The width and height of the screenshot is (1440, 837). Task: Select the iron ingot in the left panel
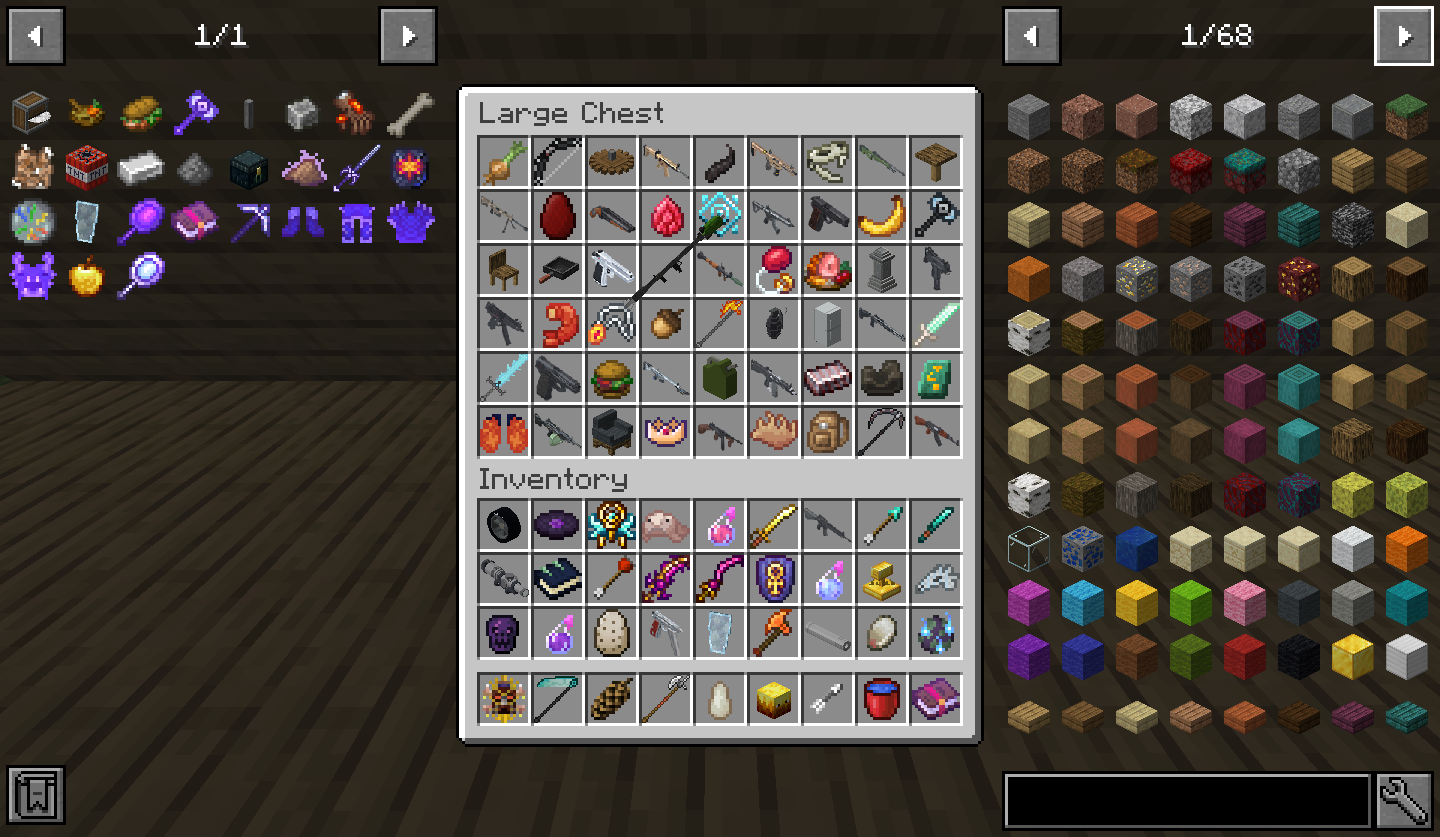tap(141, 167)
